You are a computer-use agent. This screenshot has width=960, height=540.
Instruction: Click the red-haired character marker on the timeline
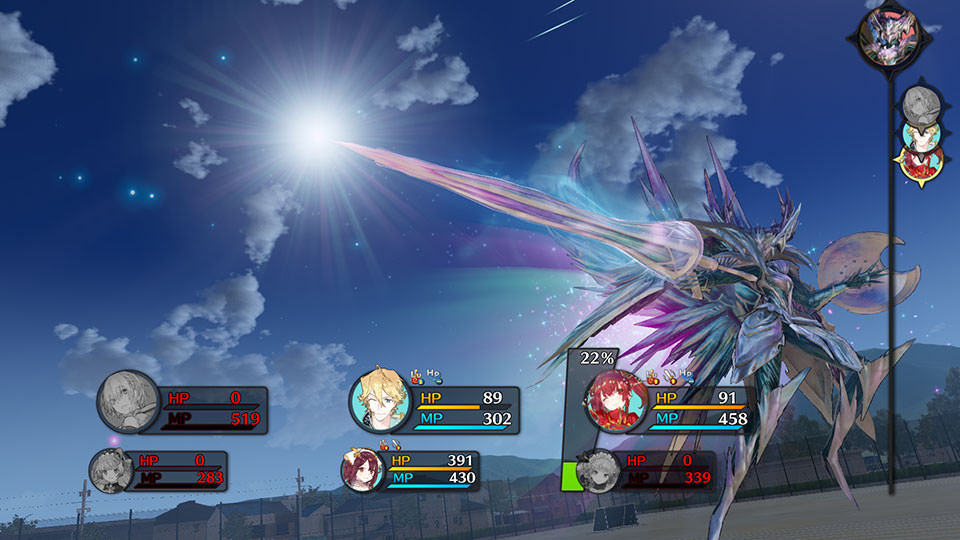[921, 164]
